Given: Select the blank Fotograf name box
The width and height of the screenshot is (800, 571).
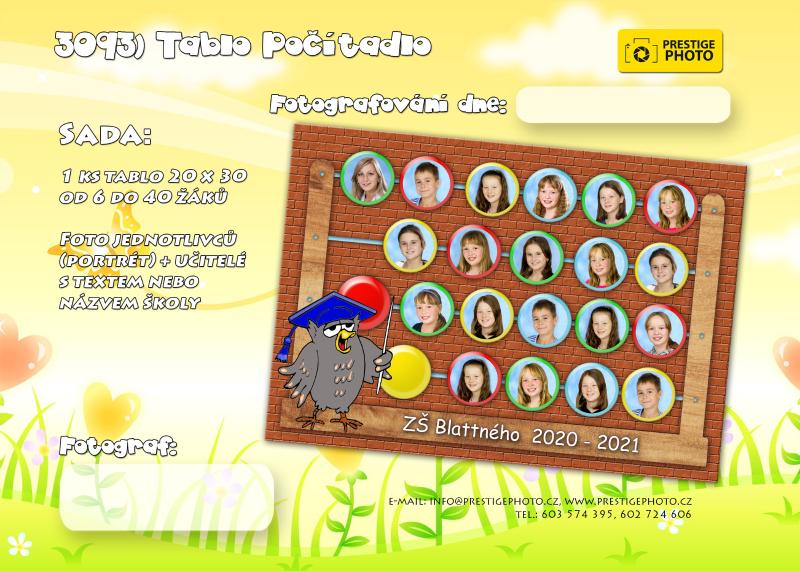Looking at the screenshot, I should pos(167,496).
